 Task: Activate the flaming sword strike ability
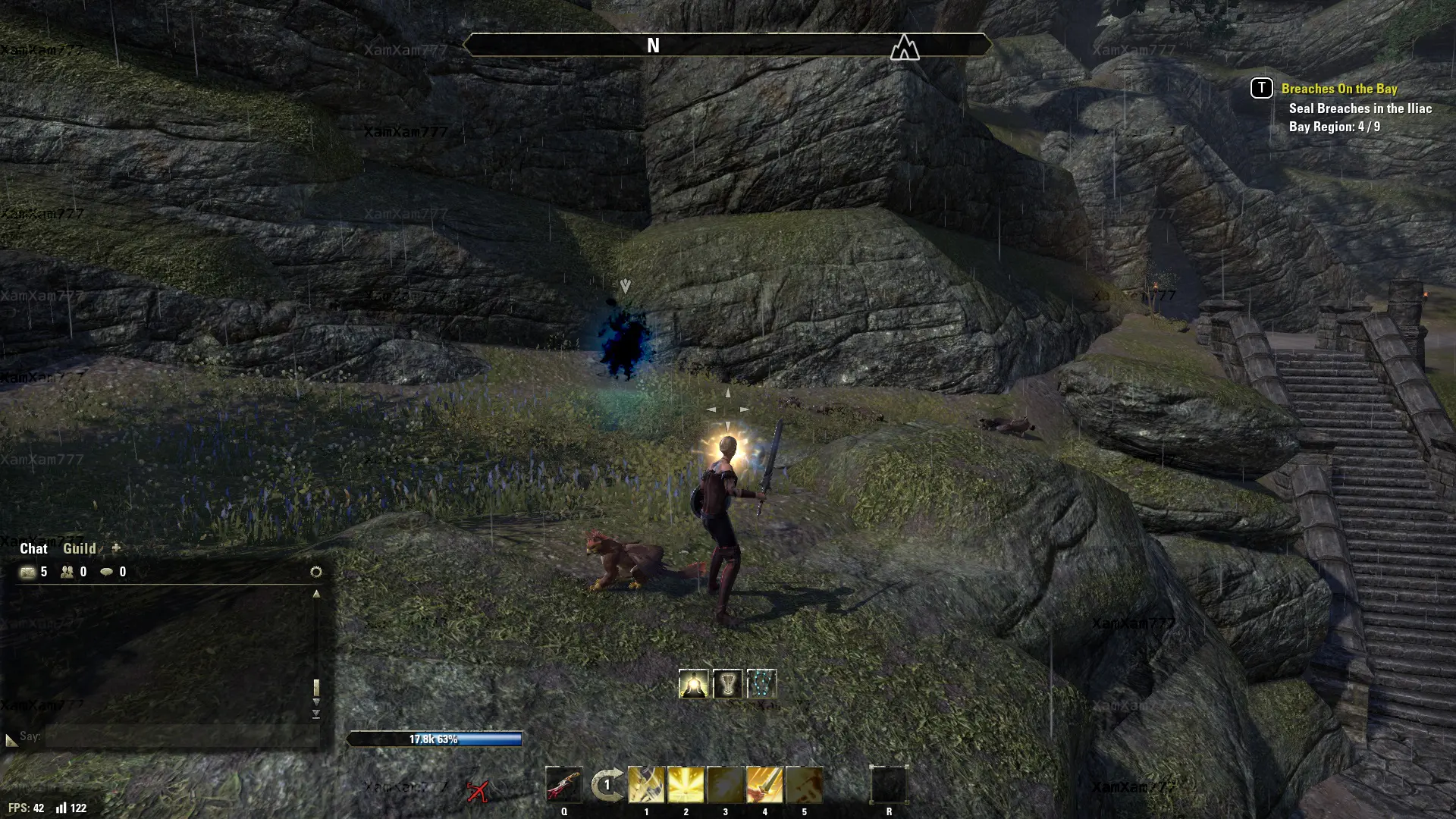click(x=764, y=785)
